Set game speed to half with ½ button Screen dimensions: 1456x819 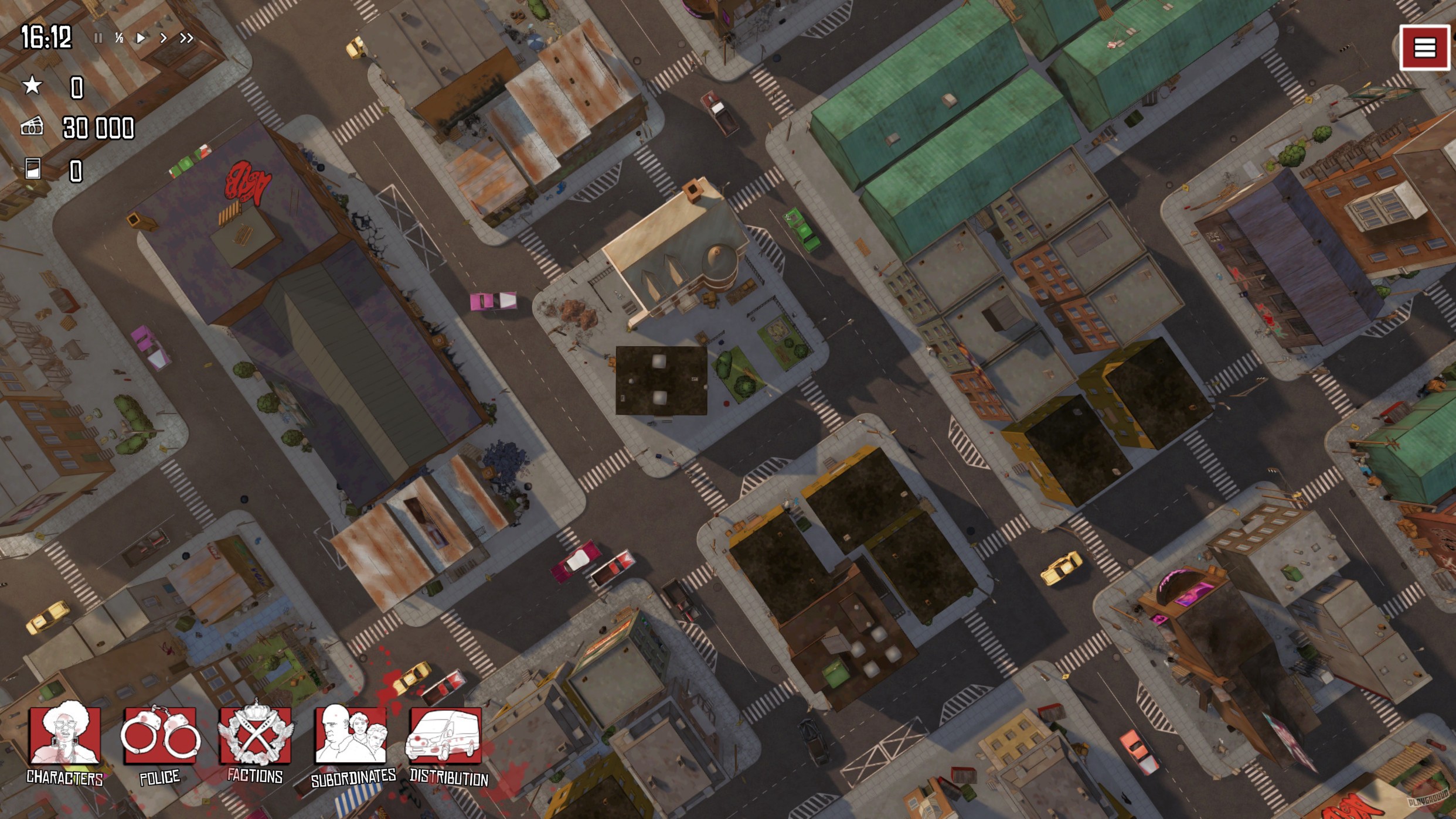coord(119,37)
